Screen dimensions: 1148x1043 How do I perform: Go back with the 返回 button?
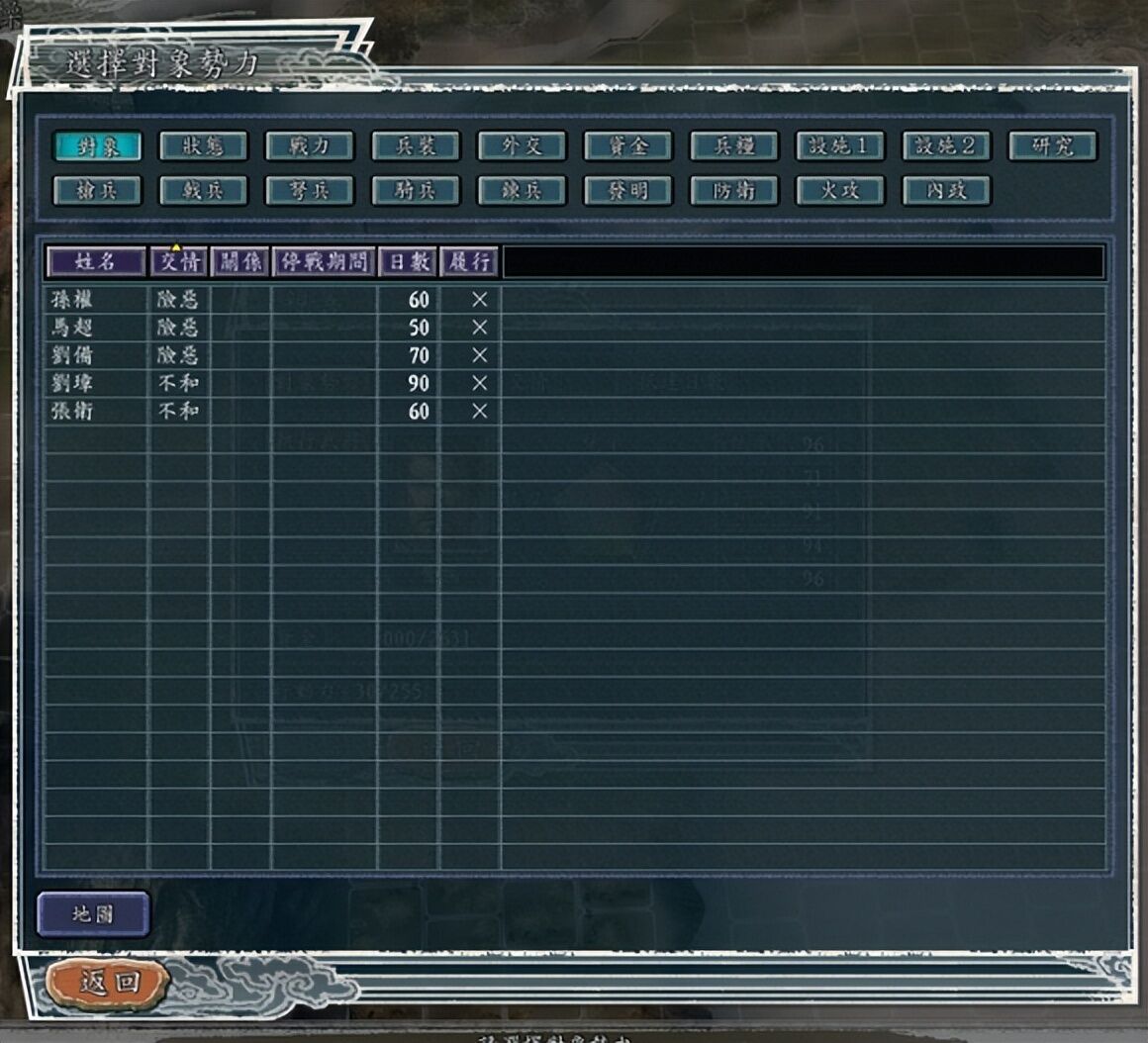pyautogui.click(x=108, y=983)
